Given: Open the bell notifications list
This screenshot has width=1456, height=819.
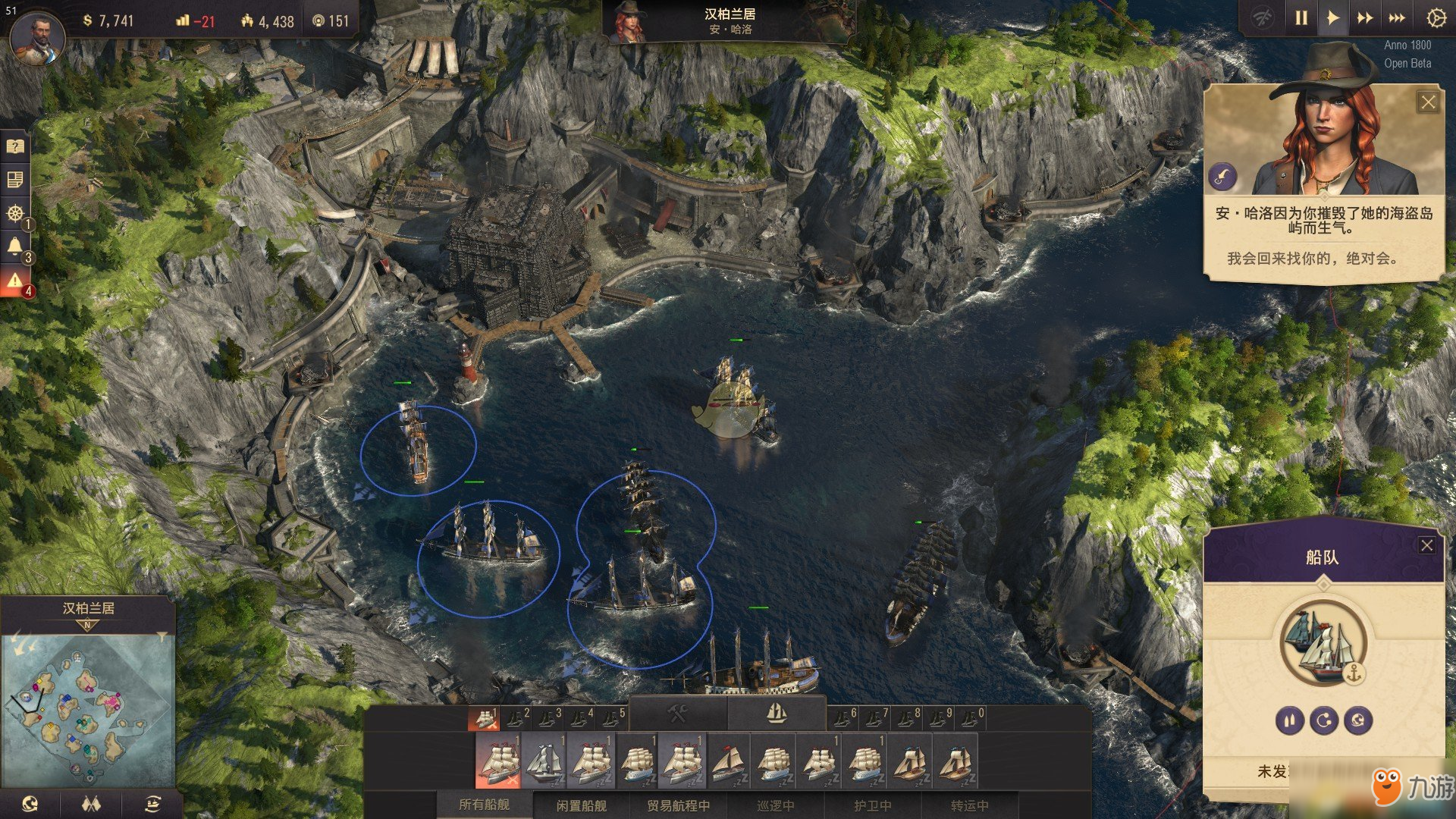Looking at the screenshot, I should click(x=14, y=246).
